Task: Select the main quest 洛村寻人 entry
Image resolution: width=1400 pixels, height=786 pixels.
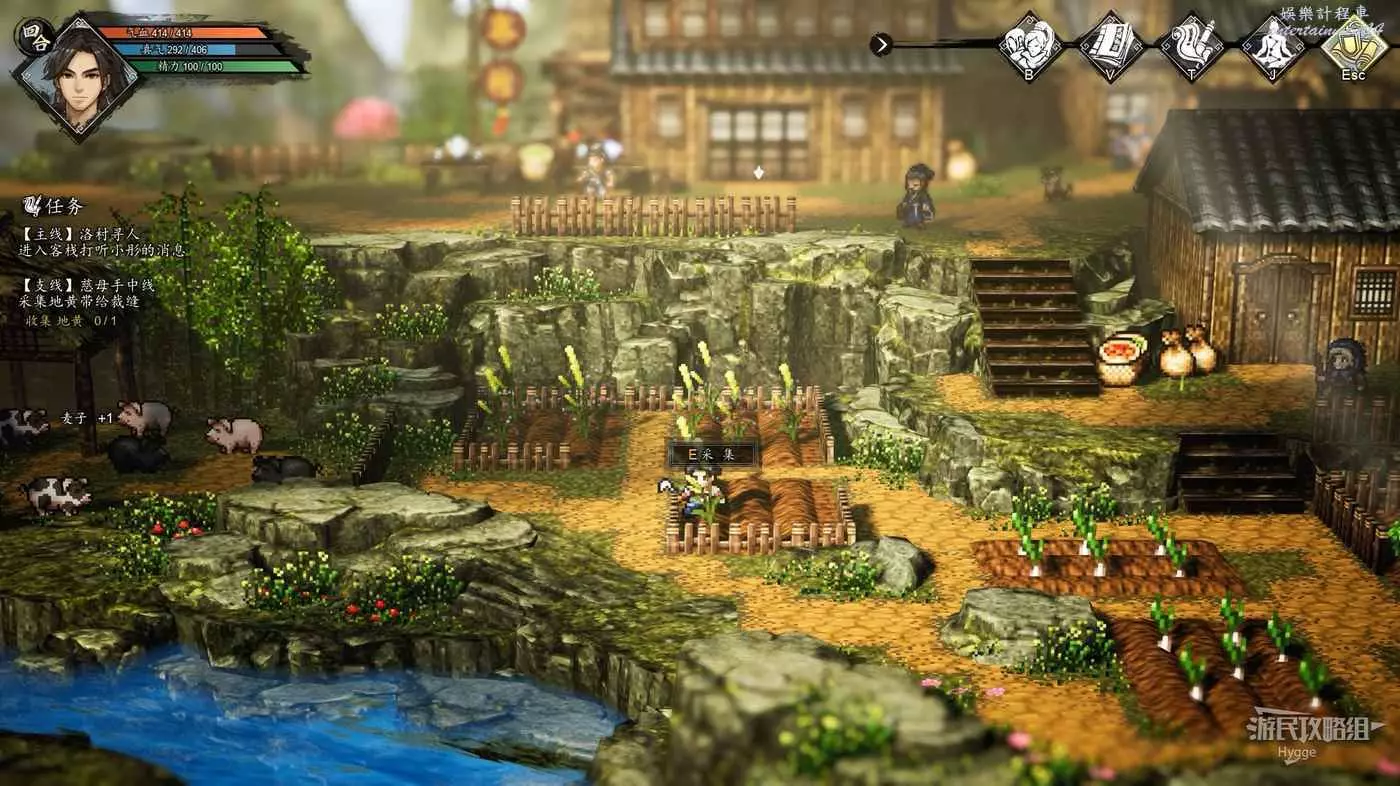Action: 100,241
